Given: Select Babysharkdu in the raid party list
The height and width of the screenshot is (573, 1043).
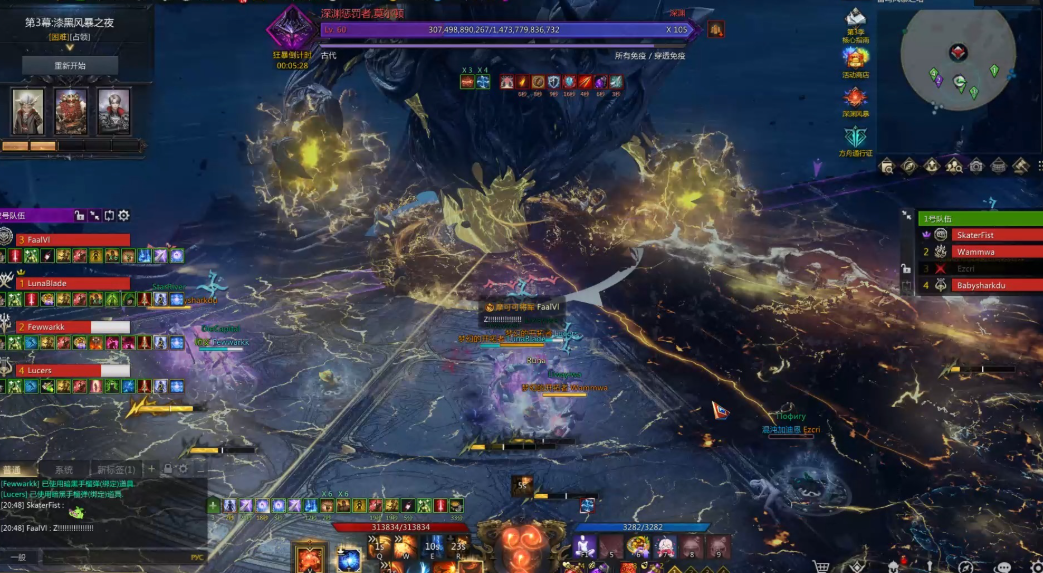Looking at the screenshot, I should pyautogui.click(x=980, y=285).
